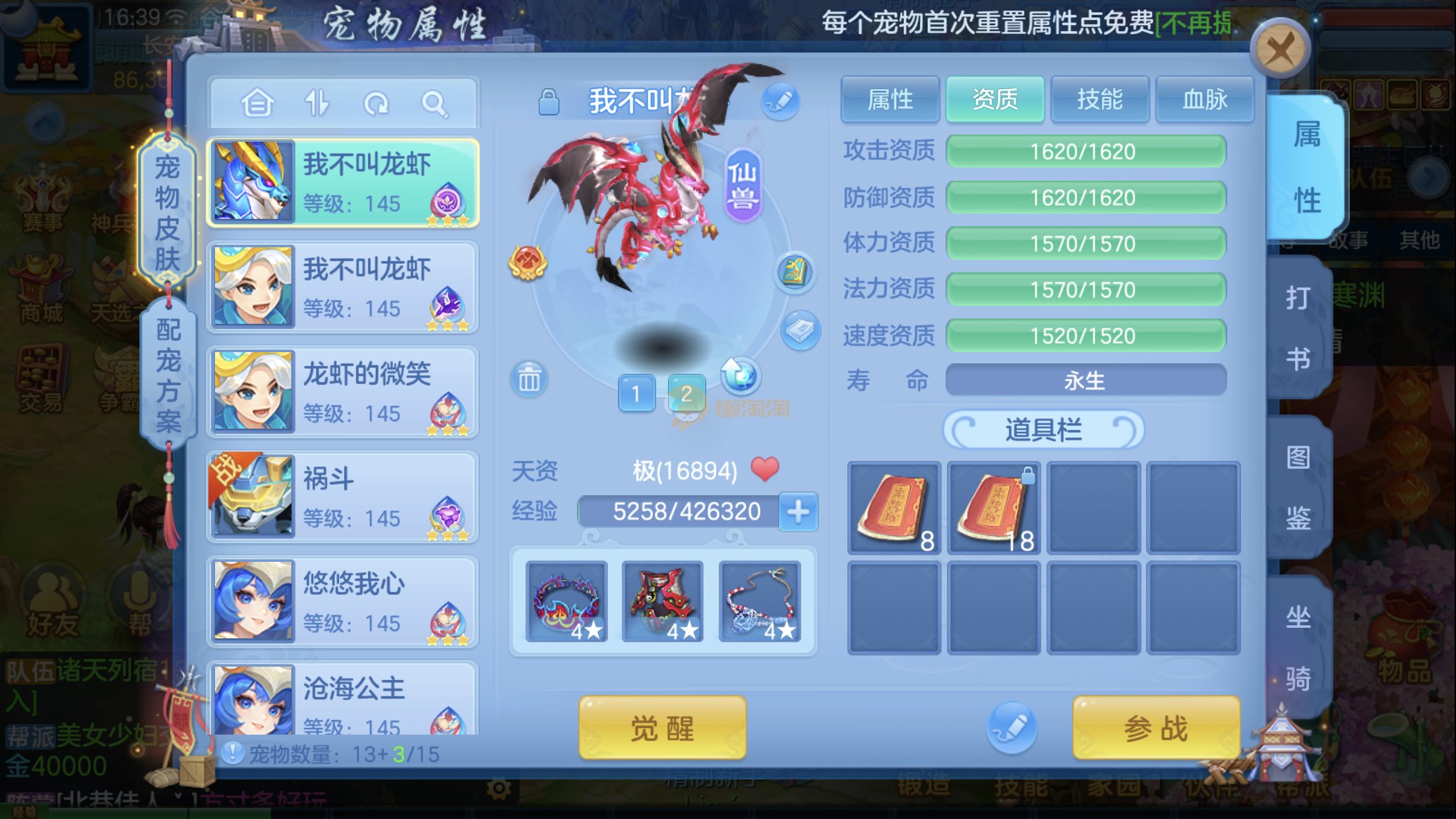Open the 宠物皮肤 pet skin tab
The width and height of the screenshot is (1456, 819).
tap(167, 212)
